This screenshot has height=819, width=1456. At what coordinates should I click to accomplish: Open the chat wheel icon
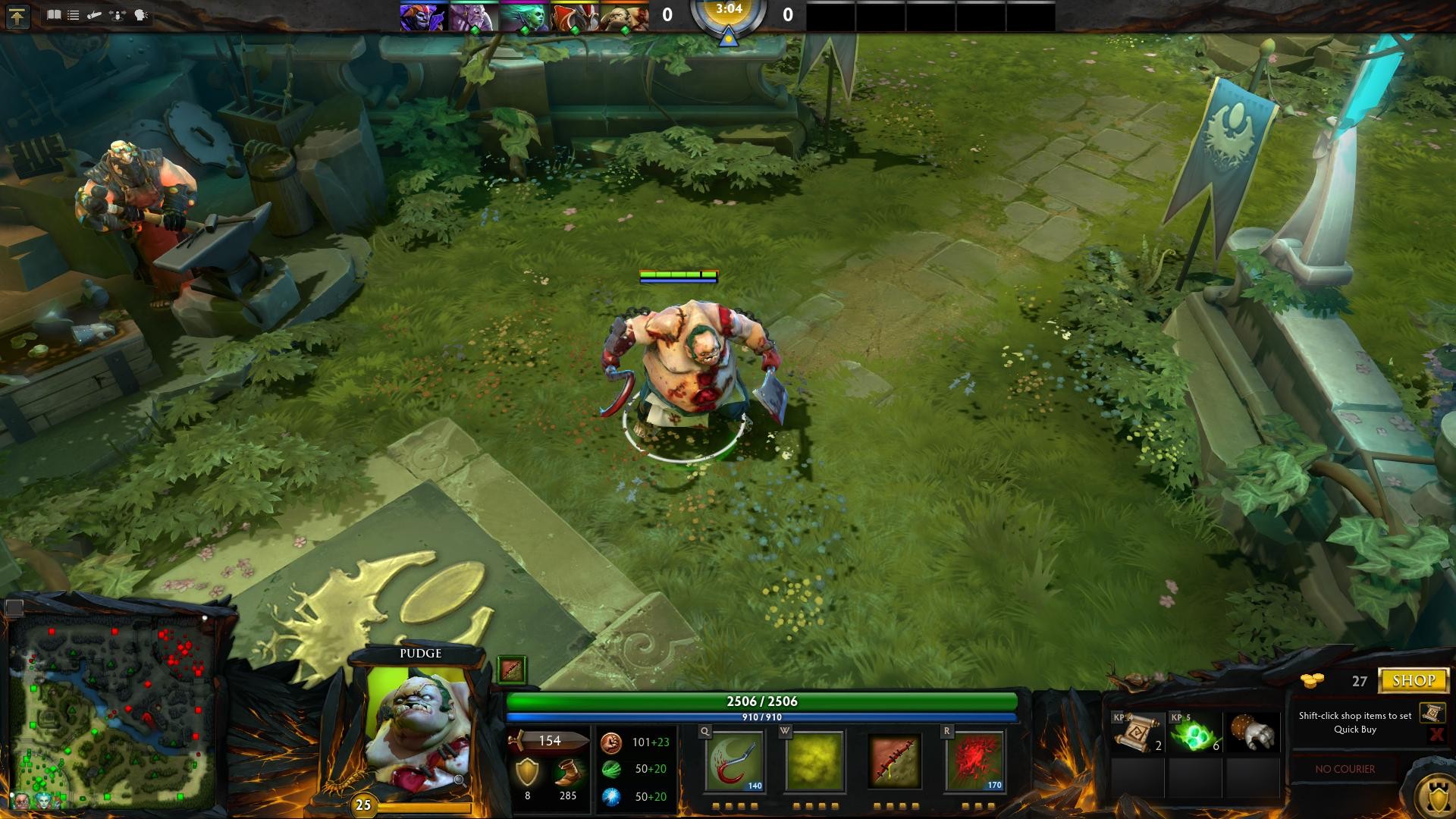tap(138, 14)
